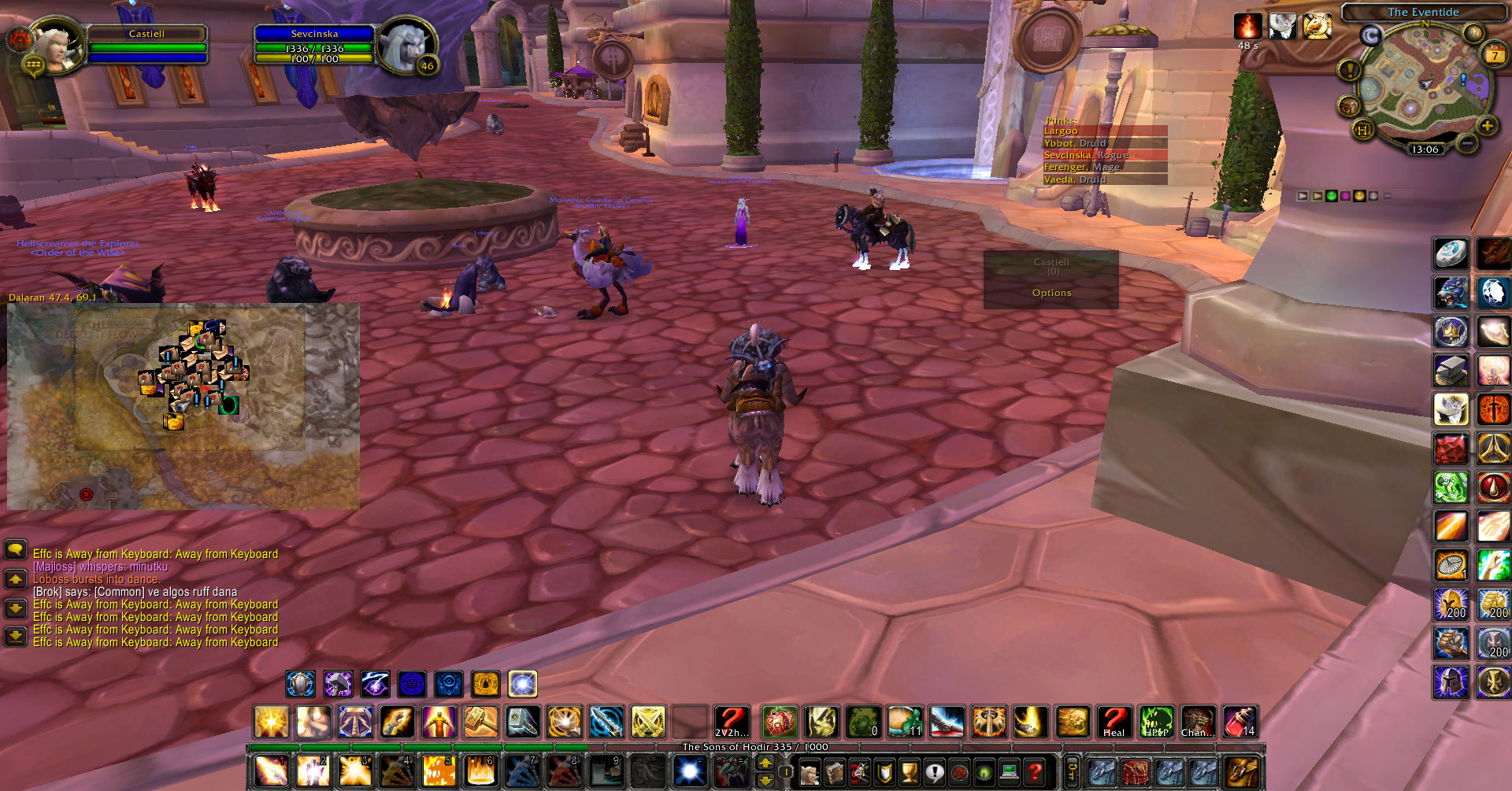This screenshot has width=1512, height=791.
Task: Open the rightmost backpack bag slot
Action: (1242, 772)
